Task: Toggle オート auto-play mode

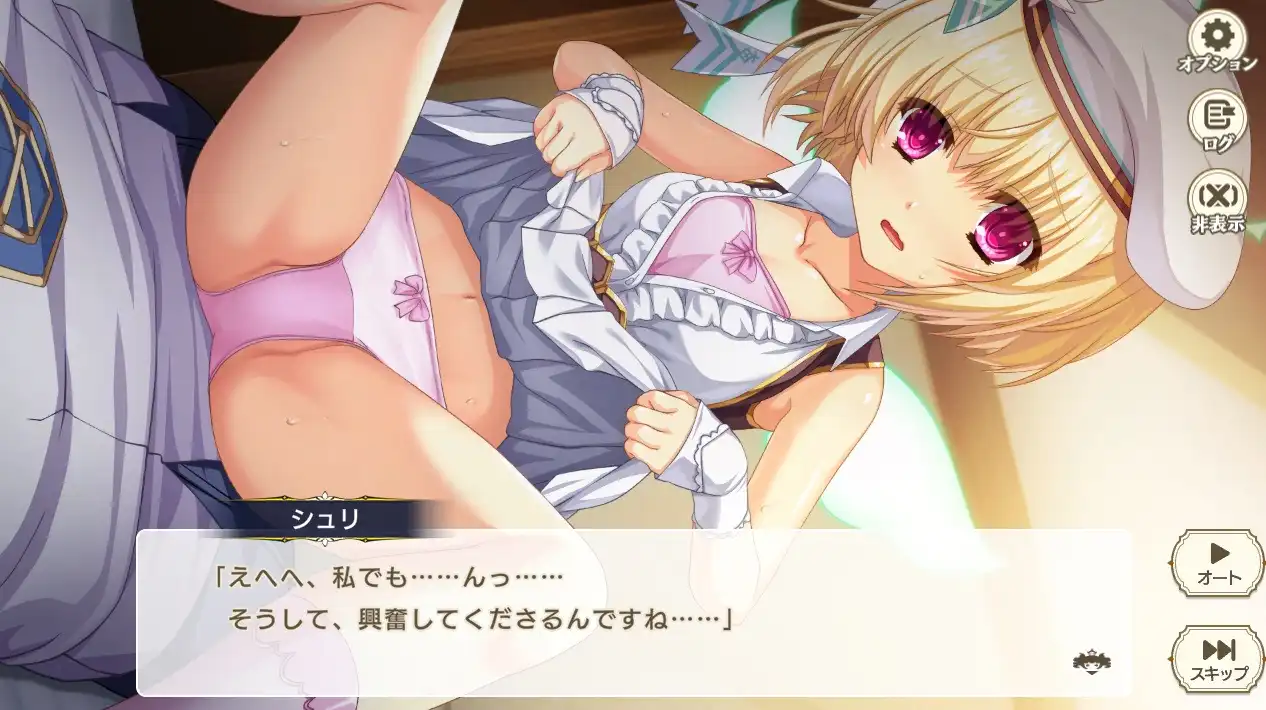Action: (x=1218, y=563)
